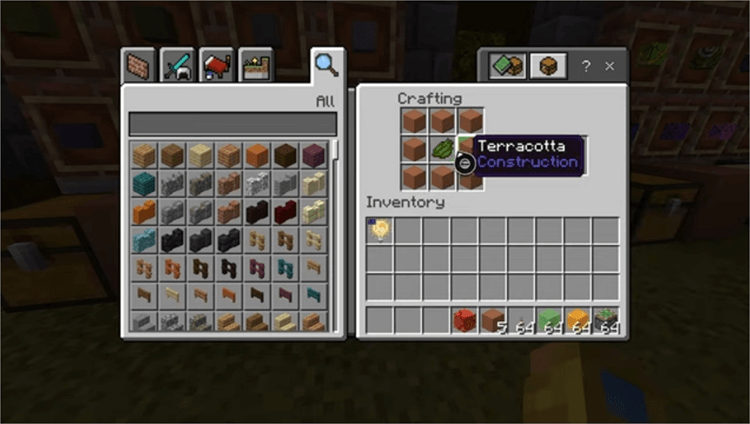Click the item list scrollbar
Screen dimensions: 750x424
[x=336, y=150]
